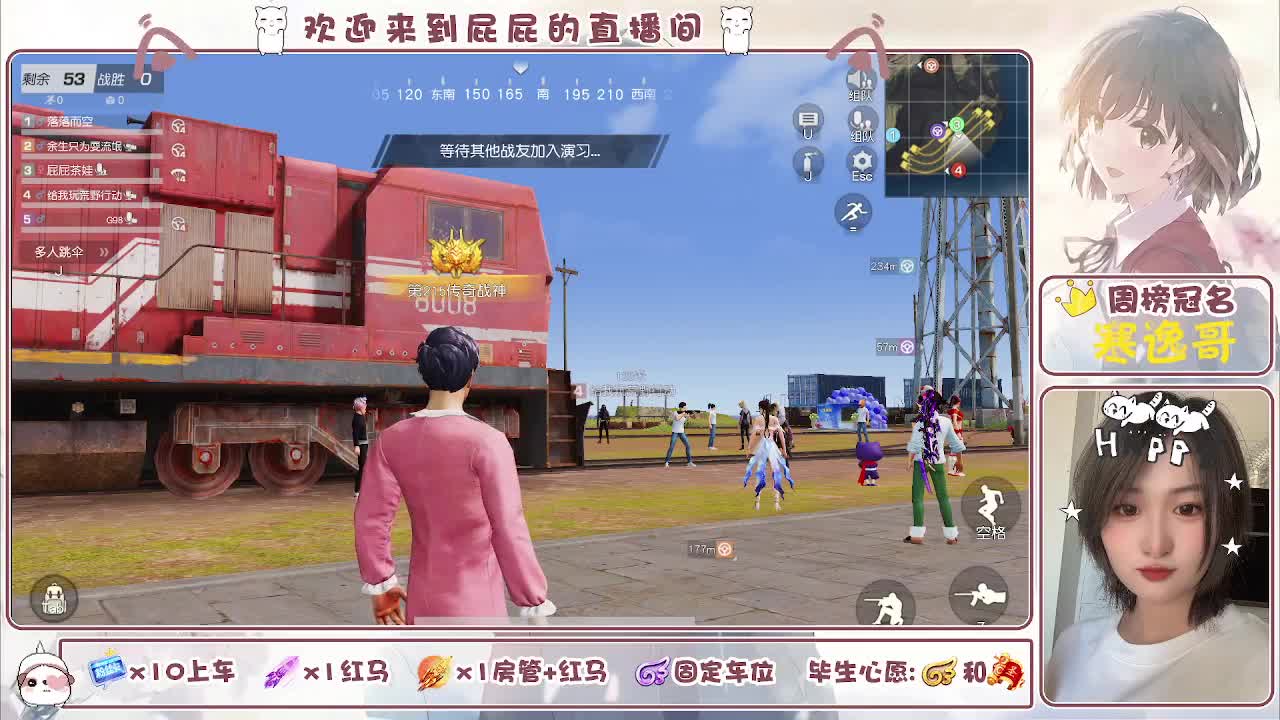
Task: Click the steering wheel icon beside 落落而空
Action: click(x=178, y=126)
